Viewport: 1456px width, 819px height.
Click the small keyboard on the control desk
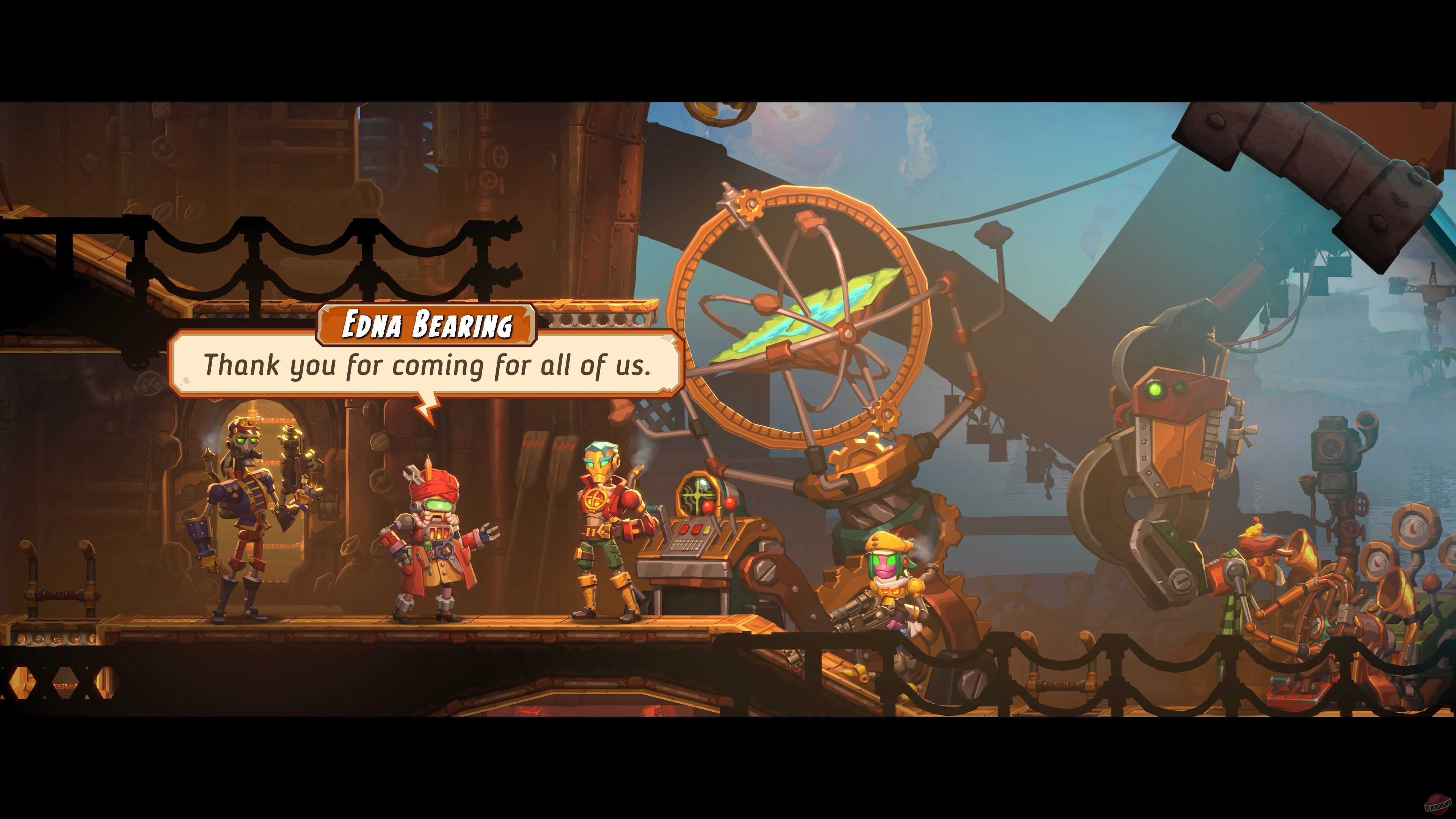pos(687,544)
